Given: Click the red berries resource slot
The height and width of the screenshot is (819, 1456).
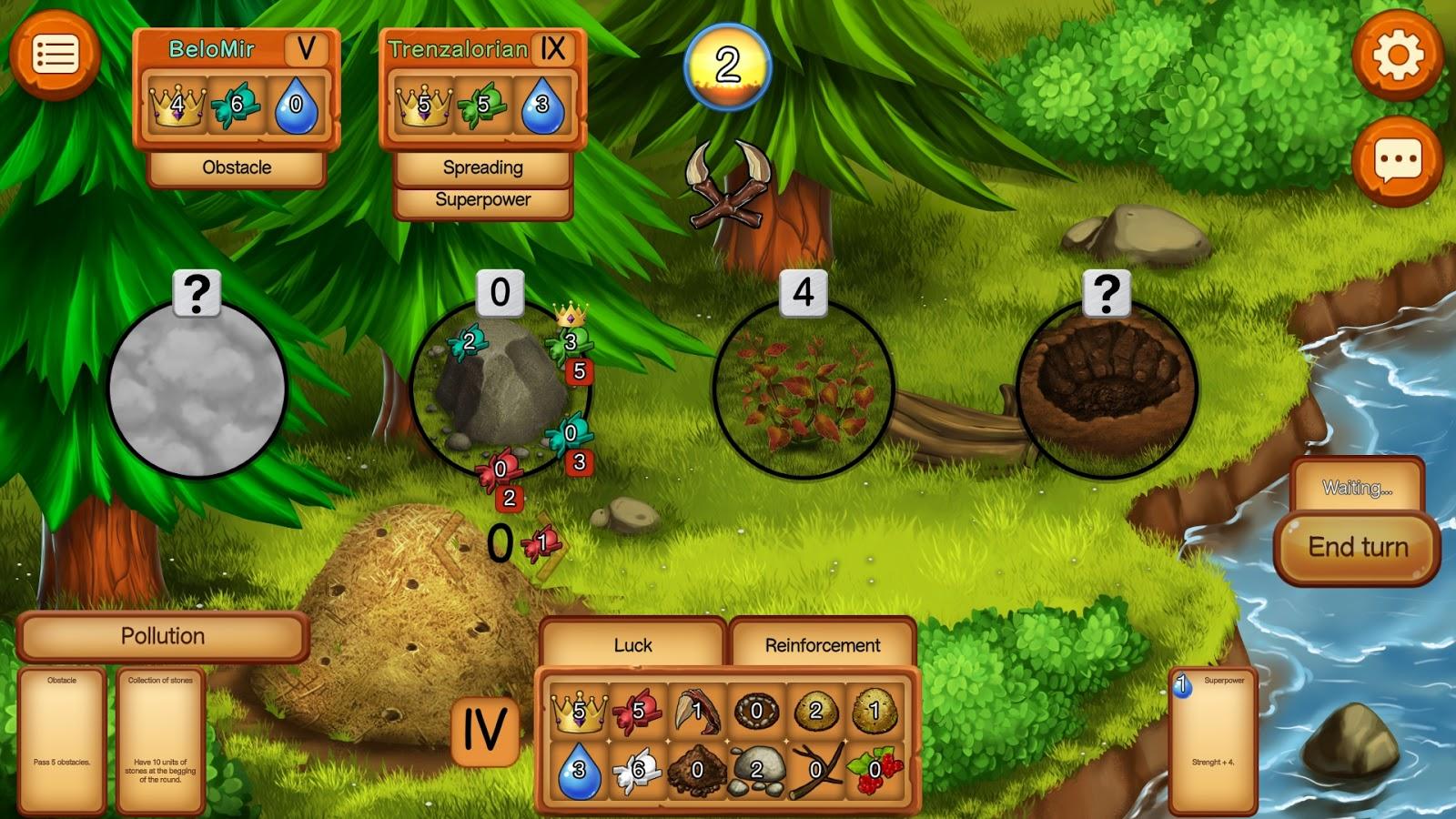Looking at the screenshot, I should click(875, 770).
